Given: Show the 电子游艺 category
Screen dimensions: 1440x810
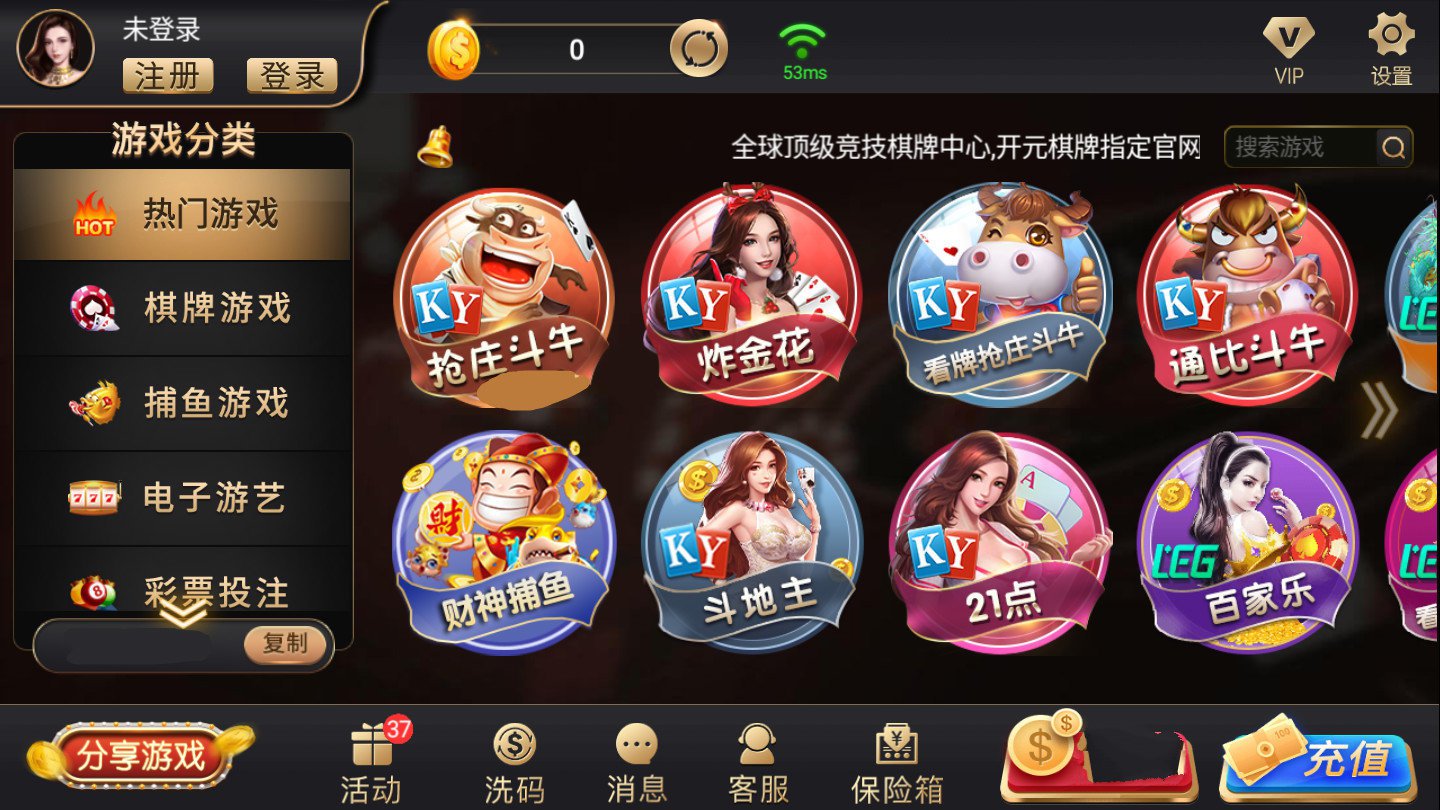Looking at the screenshot, I should (183, 497).
